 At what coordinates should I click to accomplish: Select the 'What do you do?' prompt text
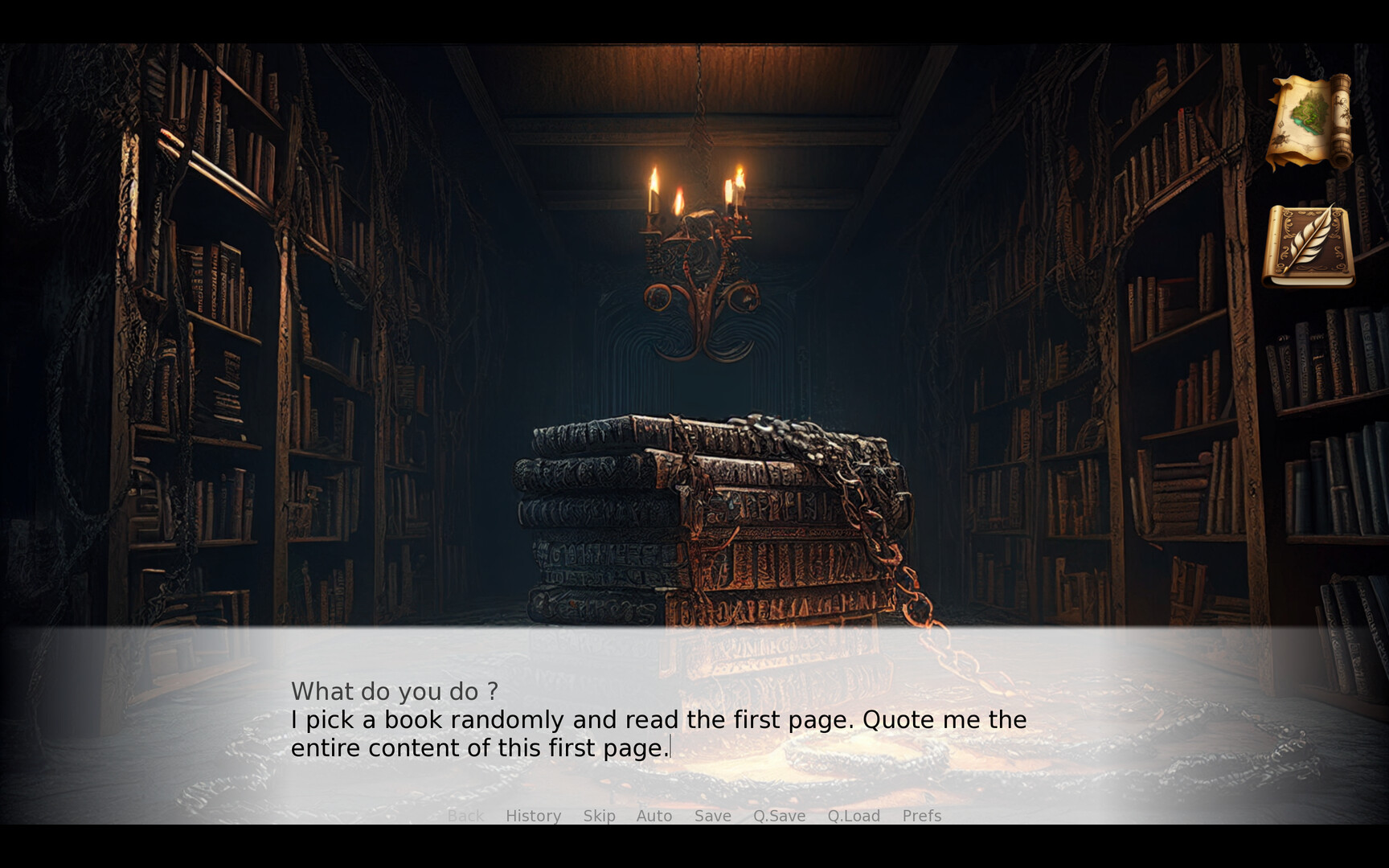pos(395,690)
